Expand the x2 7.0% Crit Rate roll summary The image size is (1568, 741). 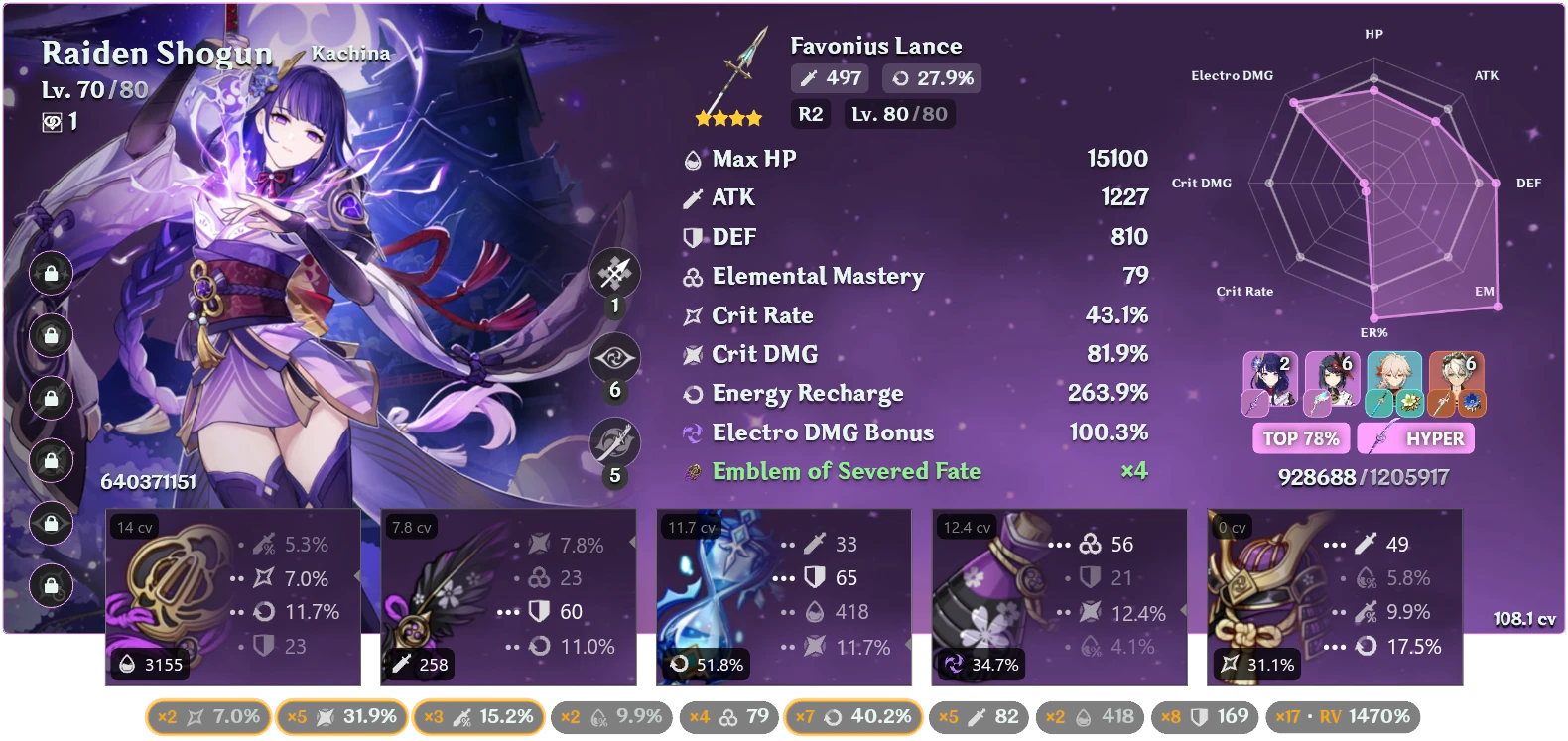coord(205,715)
